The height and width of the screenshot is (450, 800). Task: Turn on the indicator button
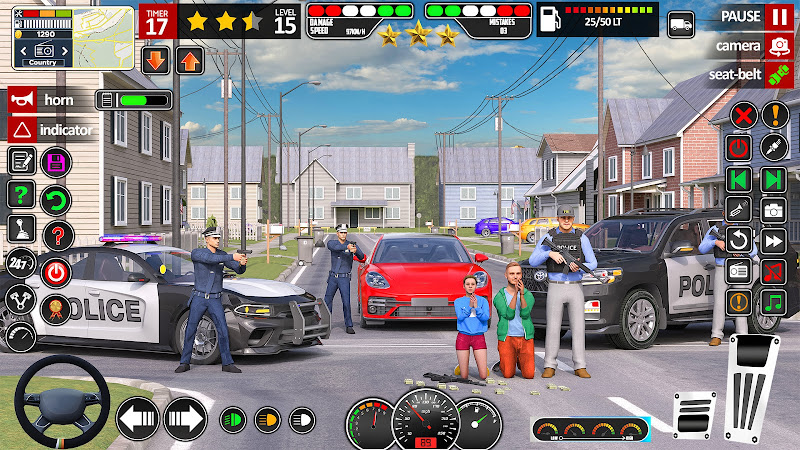(x=20, y=129)
